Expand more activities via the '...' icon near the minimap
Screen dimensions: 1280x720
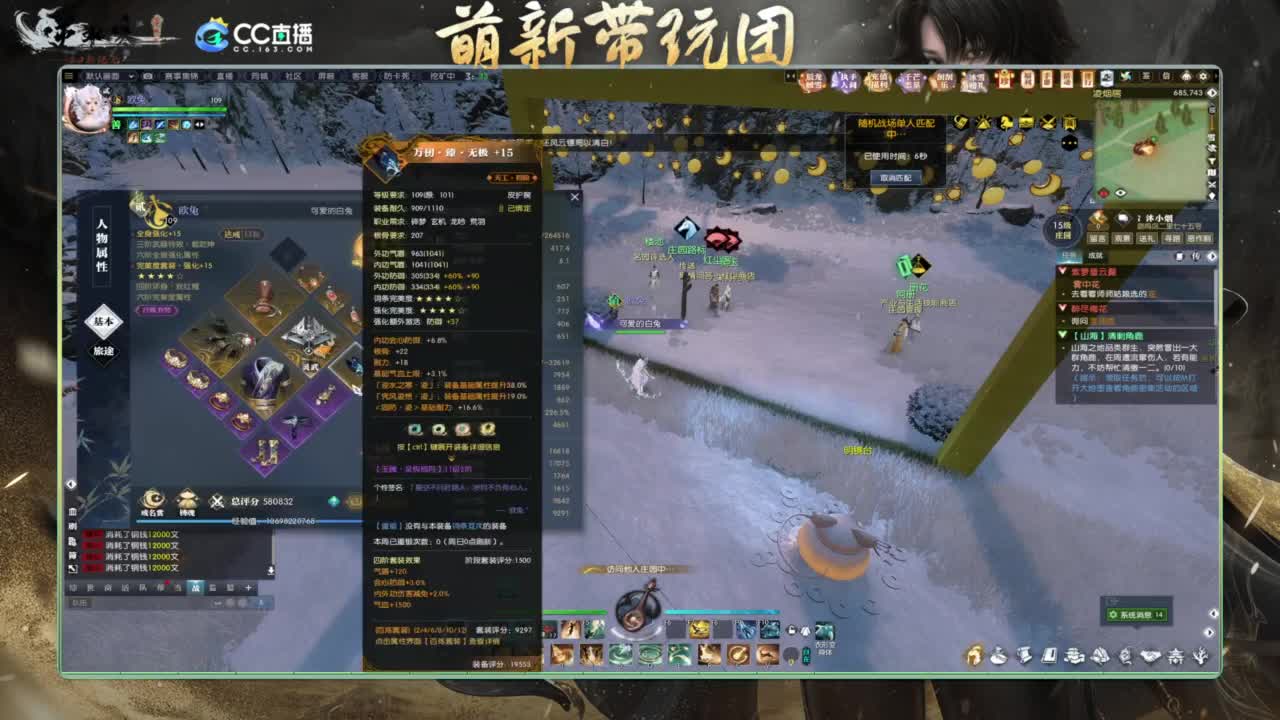(1068, 141)
